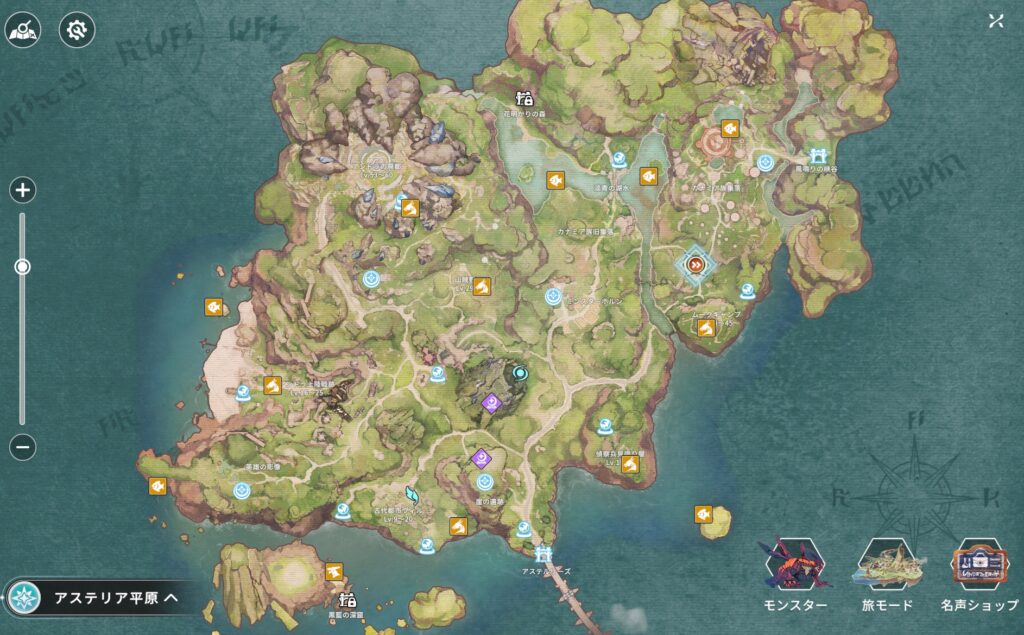1024x635 pixels.
Task: Open the モンスター menu
Action: [795, 577]
